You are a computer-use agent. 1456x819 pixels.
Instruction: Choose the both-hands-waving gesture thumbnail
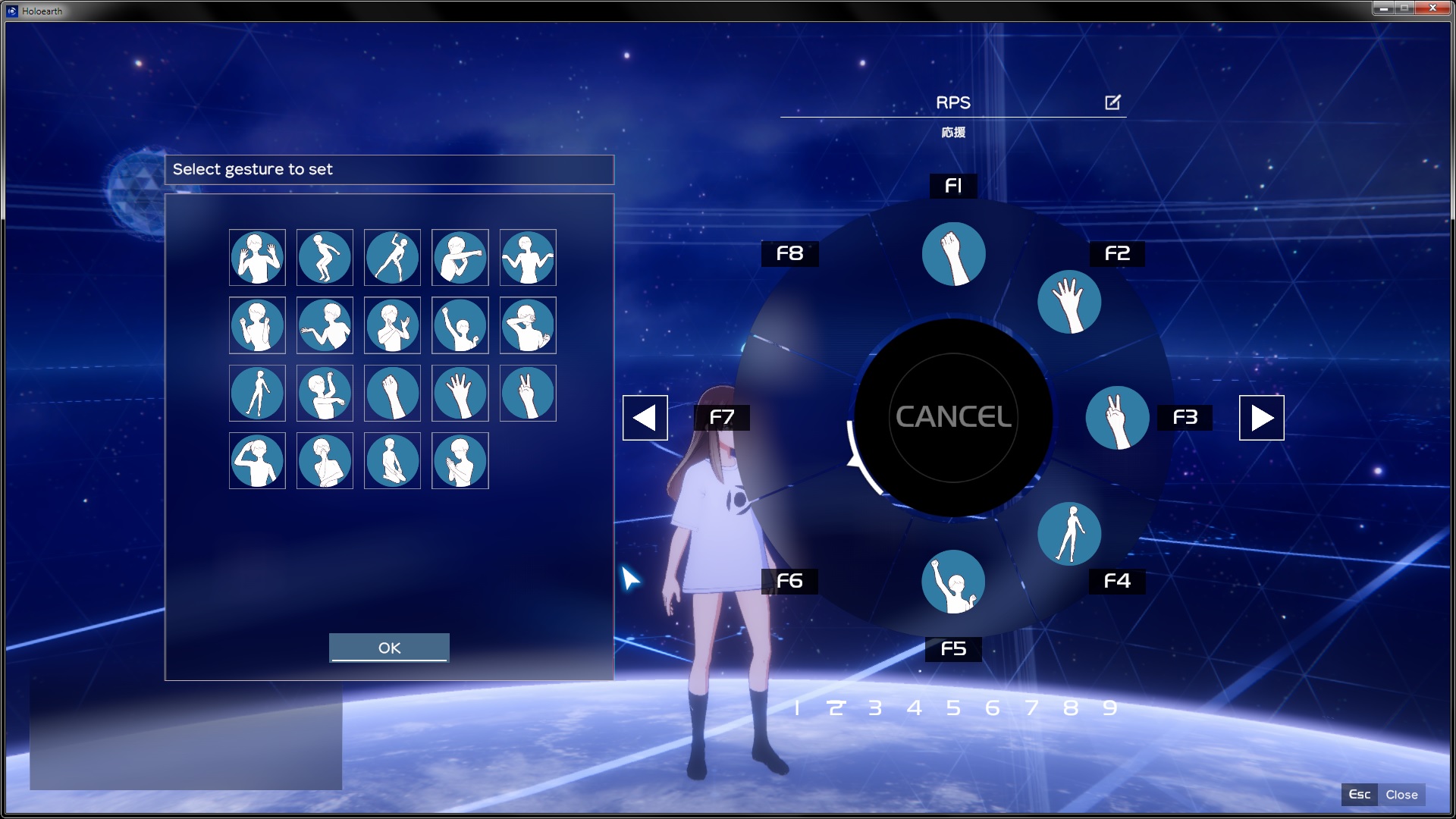257,258
